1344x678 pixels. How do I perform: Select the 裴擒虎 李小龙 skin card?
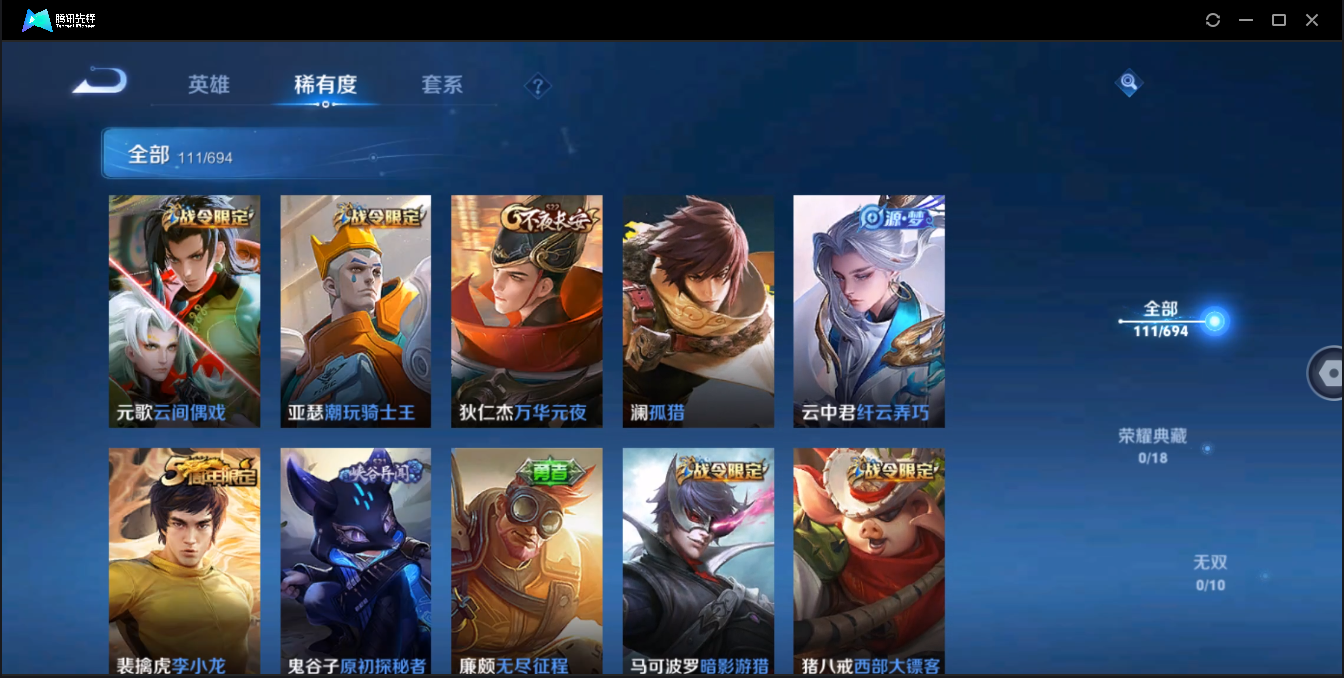(184, 560)
